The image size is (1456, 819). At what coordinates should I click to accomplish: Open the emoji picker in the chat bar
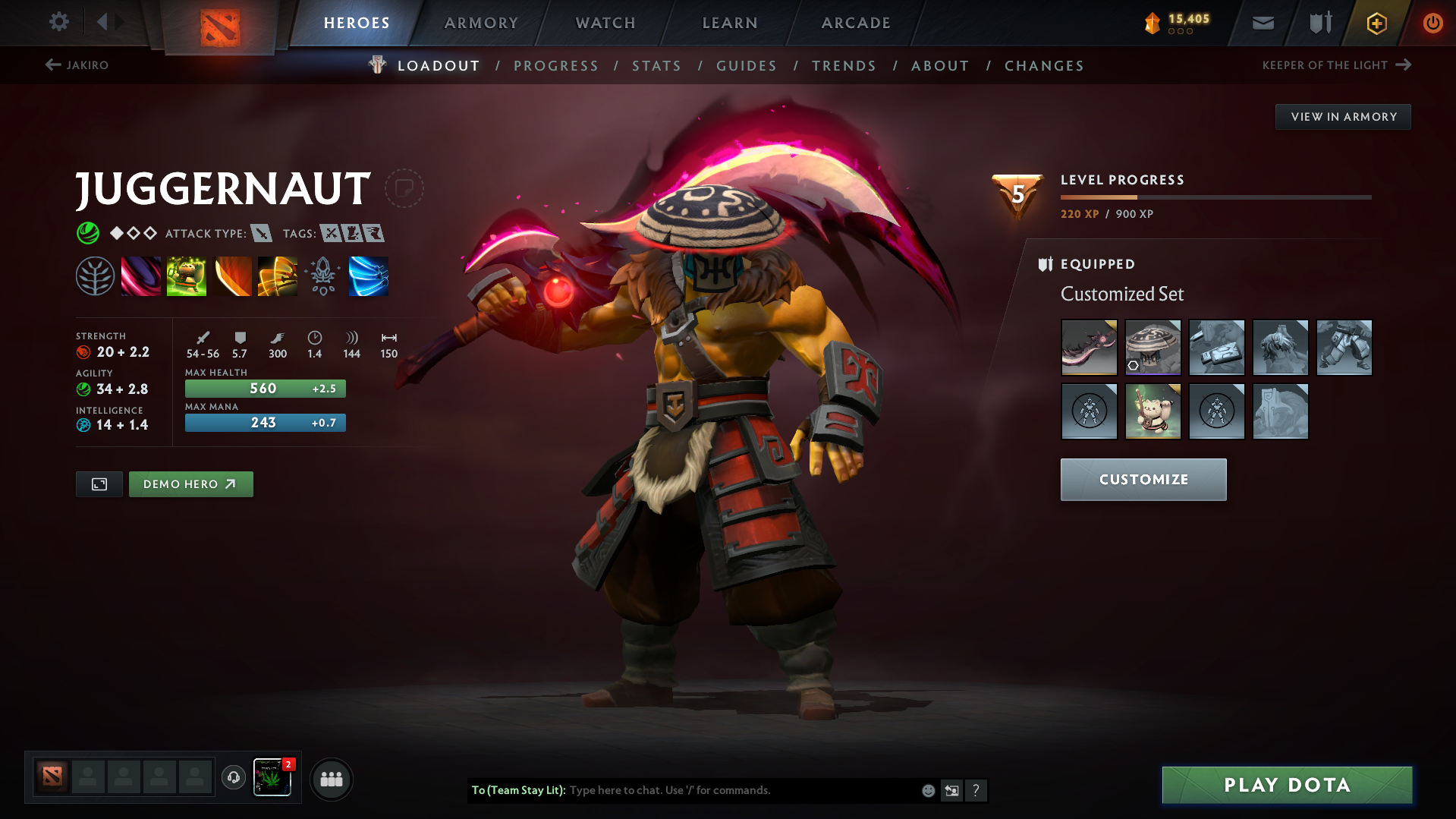coord(927,790)
